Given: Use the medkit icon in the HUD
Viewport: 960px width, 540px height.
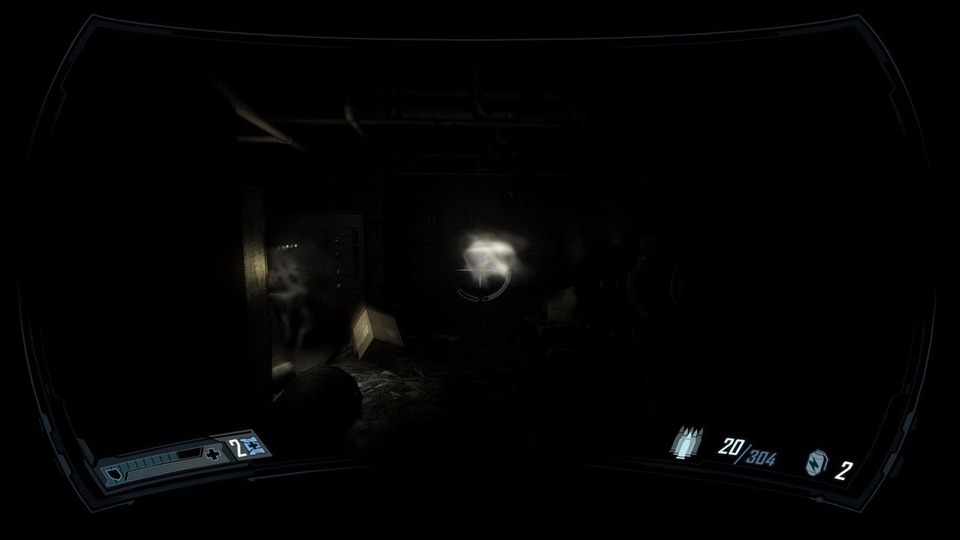Looking at the screenshot, I should (x=254, y=447).
